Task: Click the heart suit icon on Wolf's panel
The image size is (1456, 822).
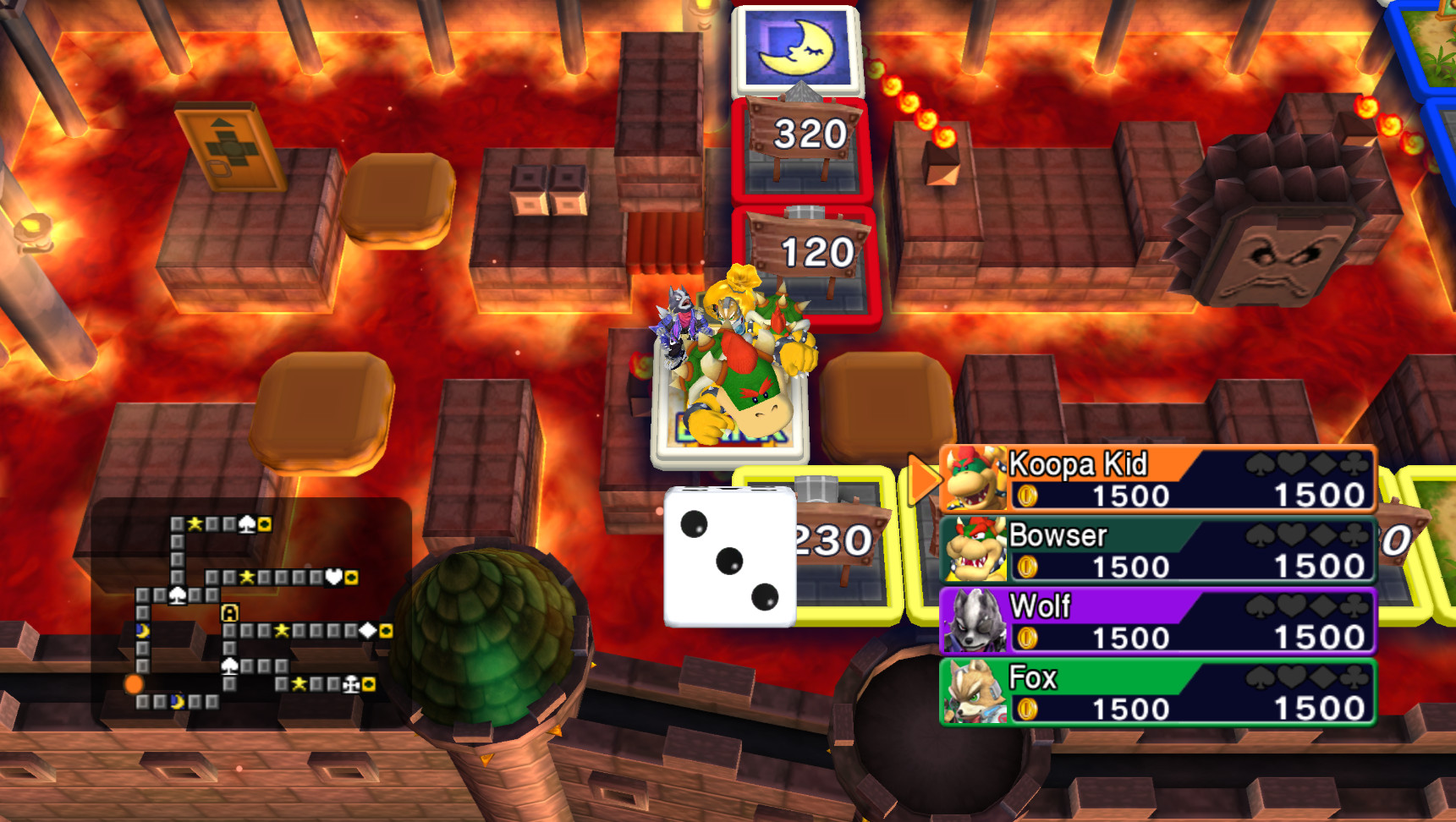Action: tap(1291, 606)
